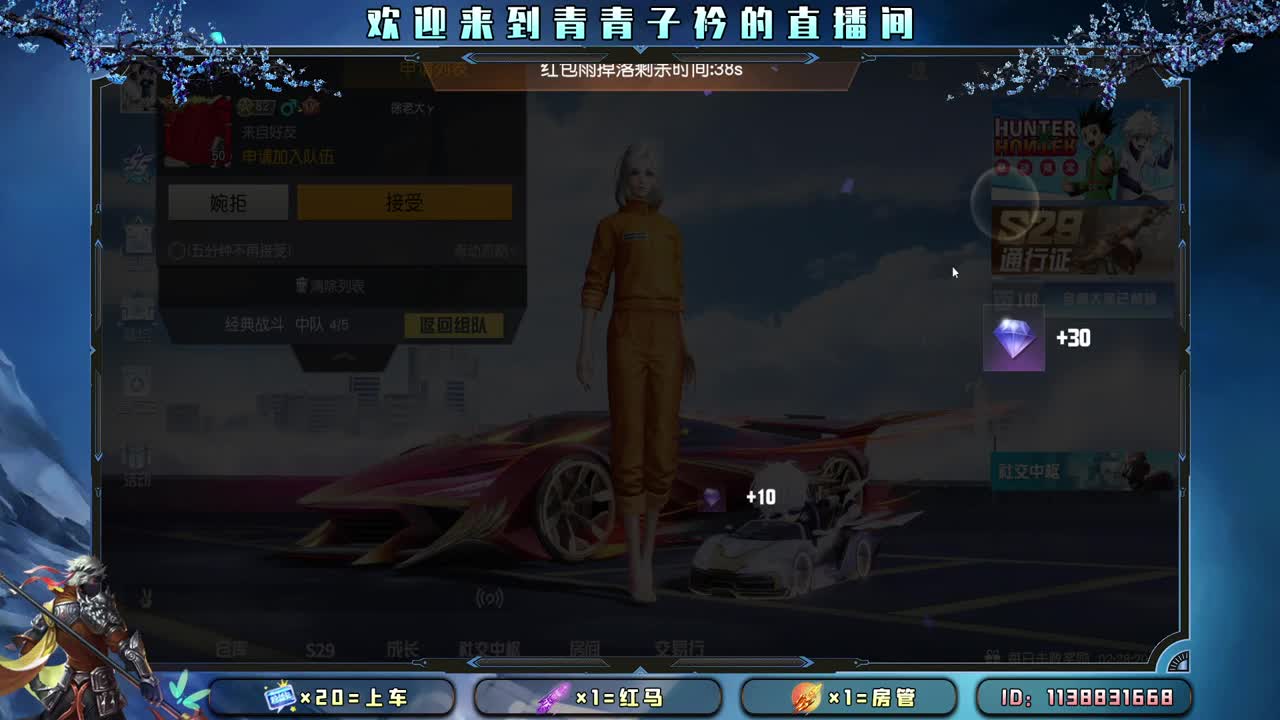Open the S29 通行证 pass panel

(1085, 240)
